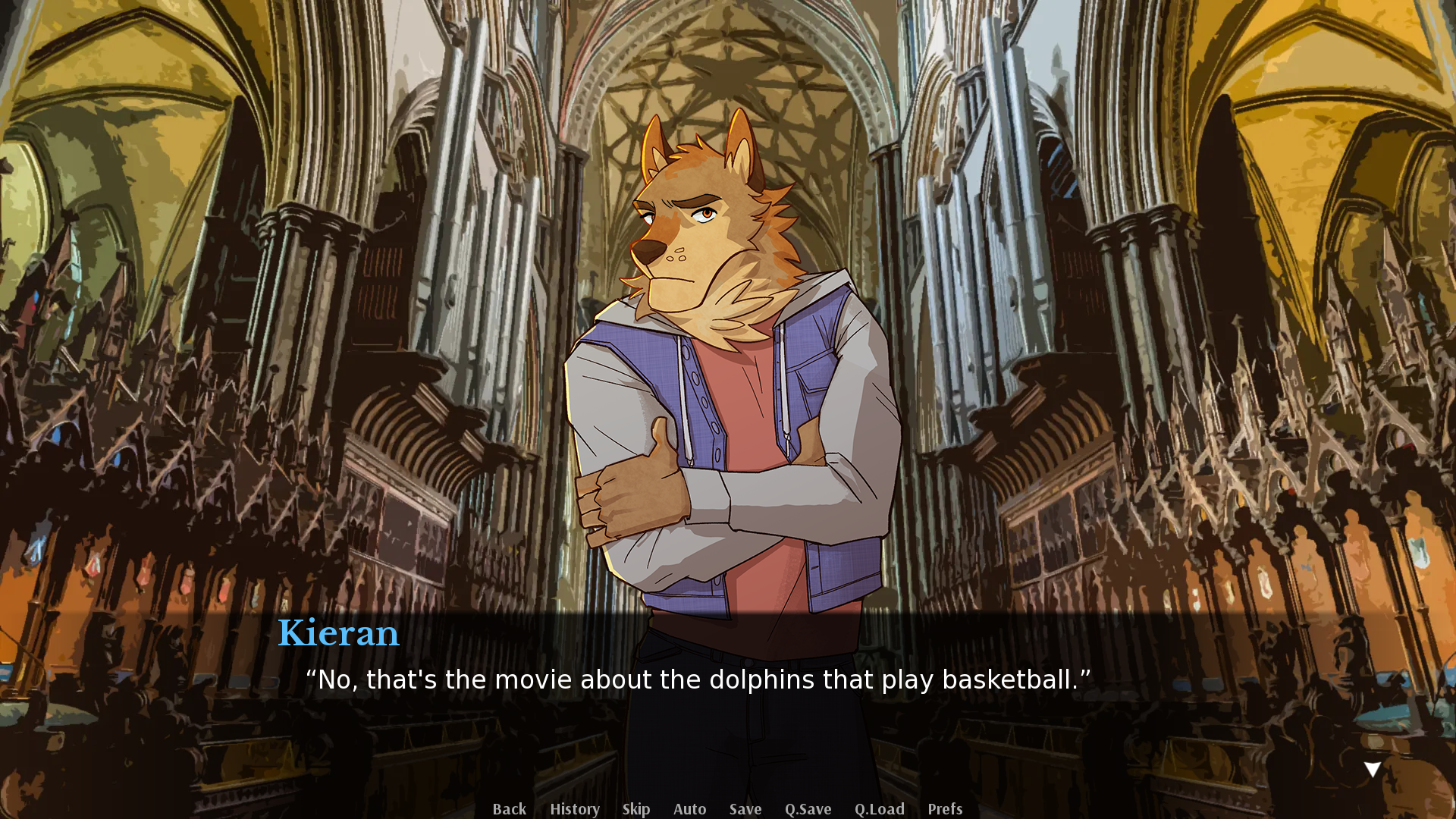Turn on Auto advance

pyautogui.click(x=689, y=809)
